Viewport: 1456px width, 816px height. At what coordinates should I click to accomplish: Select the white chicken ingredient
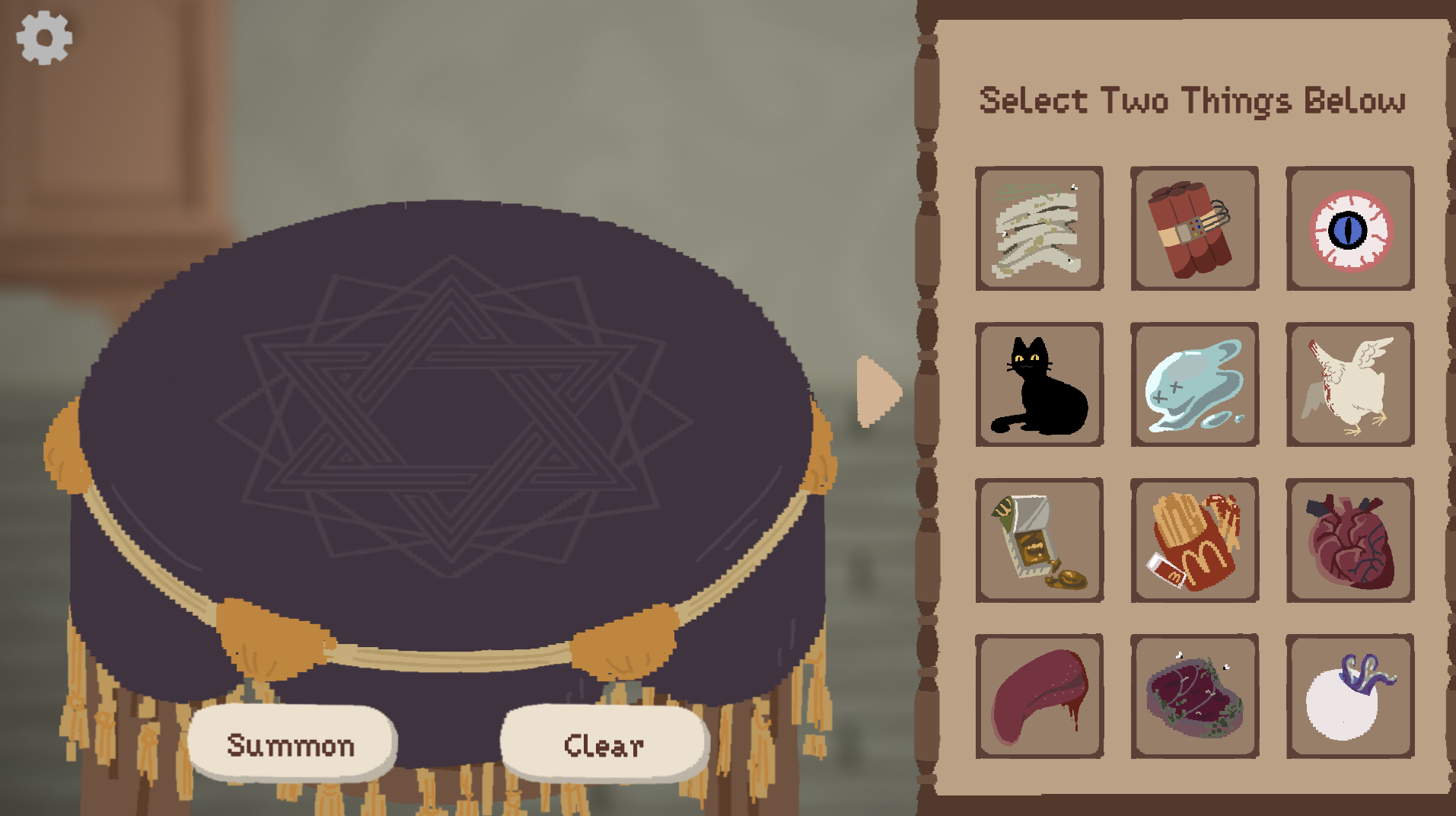[x=1349, y=384]
